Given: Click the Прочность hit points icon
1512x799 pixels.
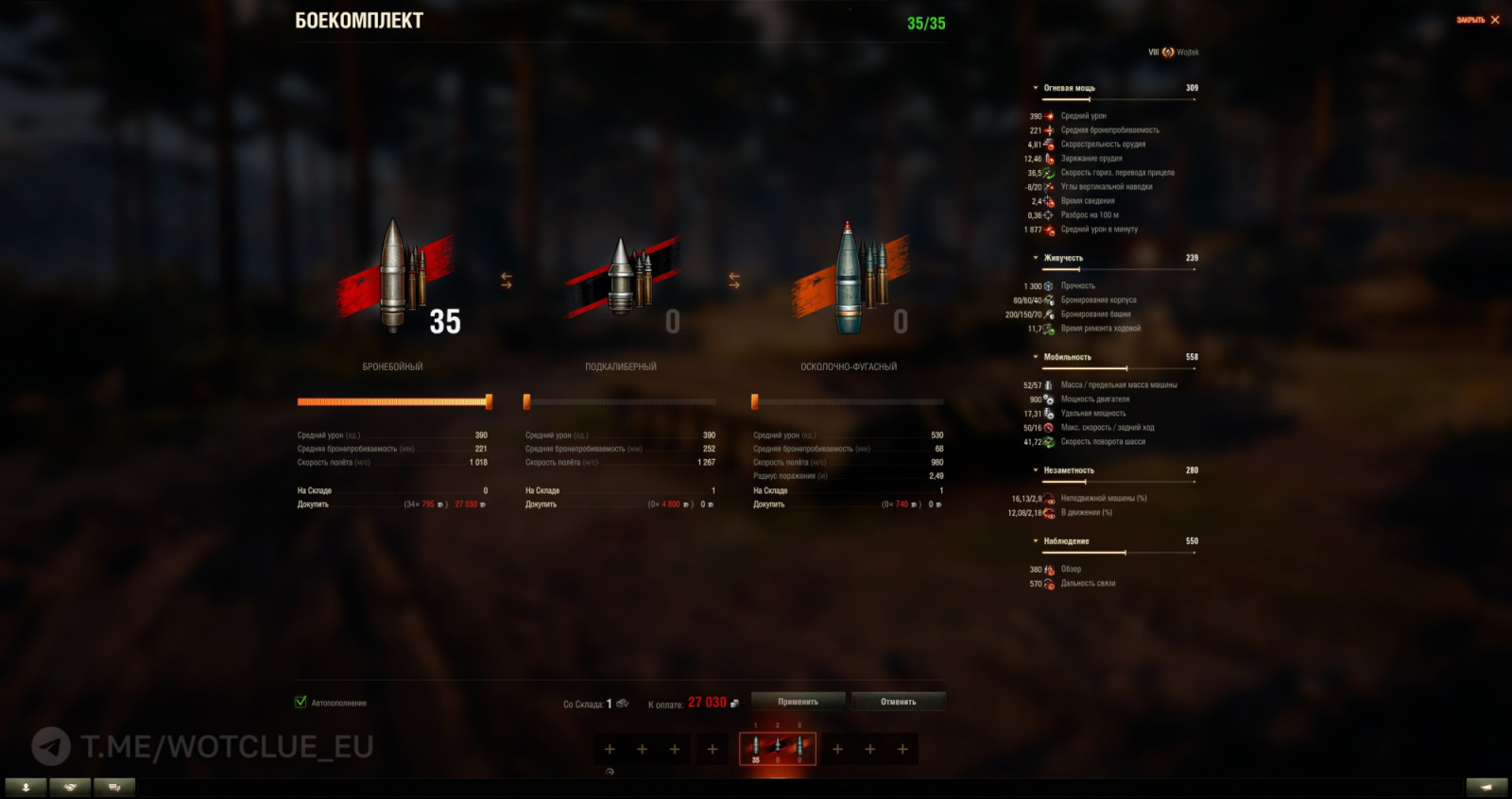Looking at the screenshot, I should coord(1049,285).
